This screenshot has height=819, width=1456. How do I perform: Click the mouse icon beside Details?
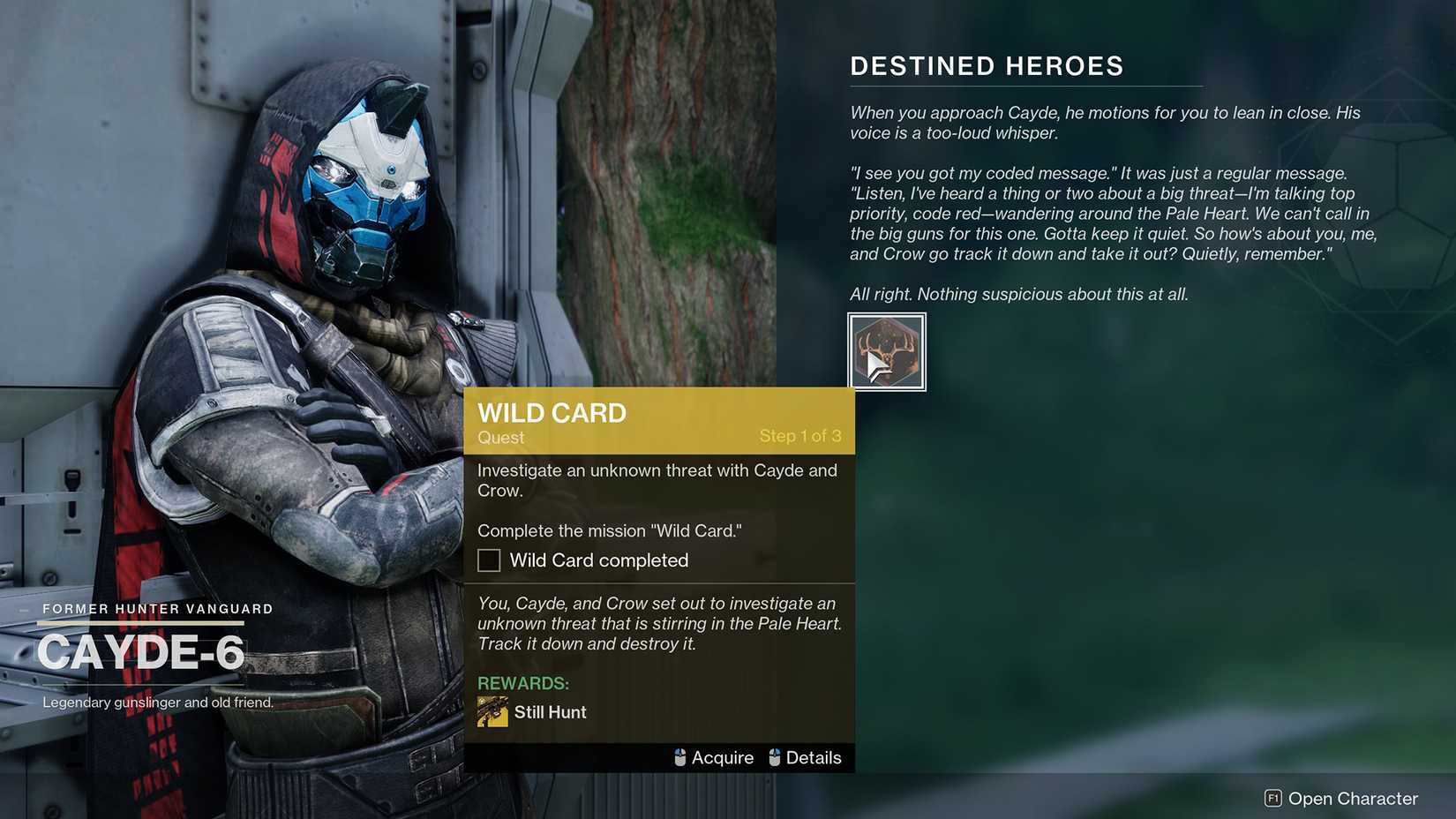click(x=776, y=757)
